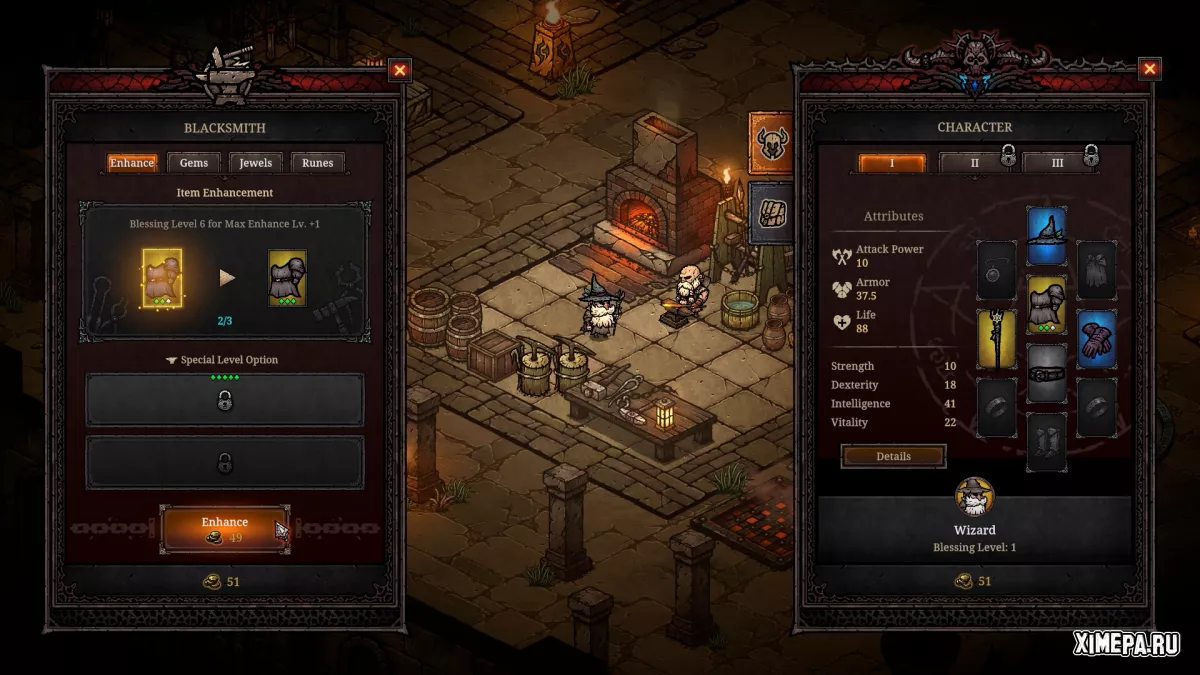Switch to the Gems tab
The height and width of the screenshot is (675, 1200).
[x=194, y=163]
